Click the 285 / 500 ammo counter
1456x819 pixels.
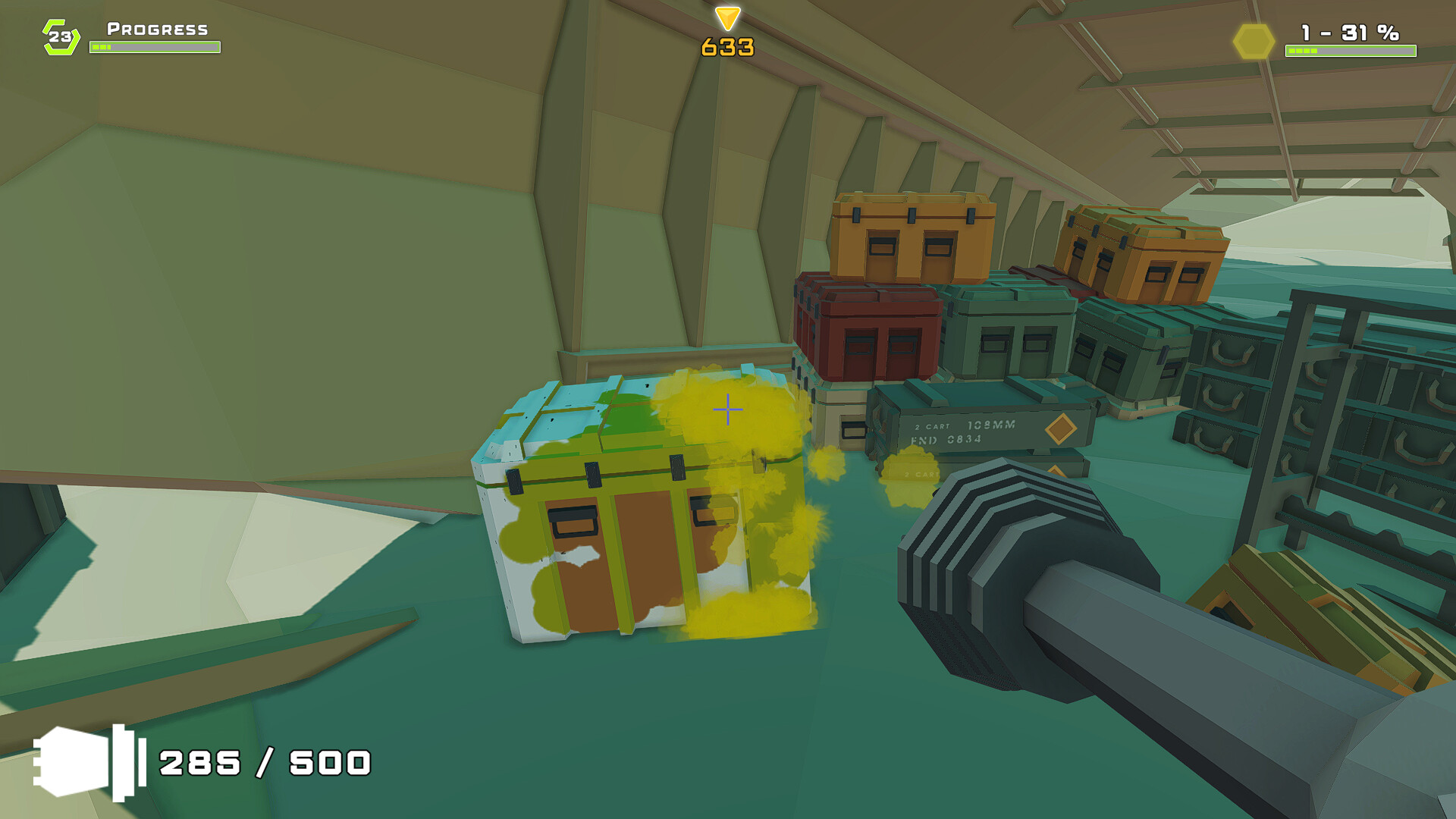tap(264, 762)
